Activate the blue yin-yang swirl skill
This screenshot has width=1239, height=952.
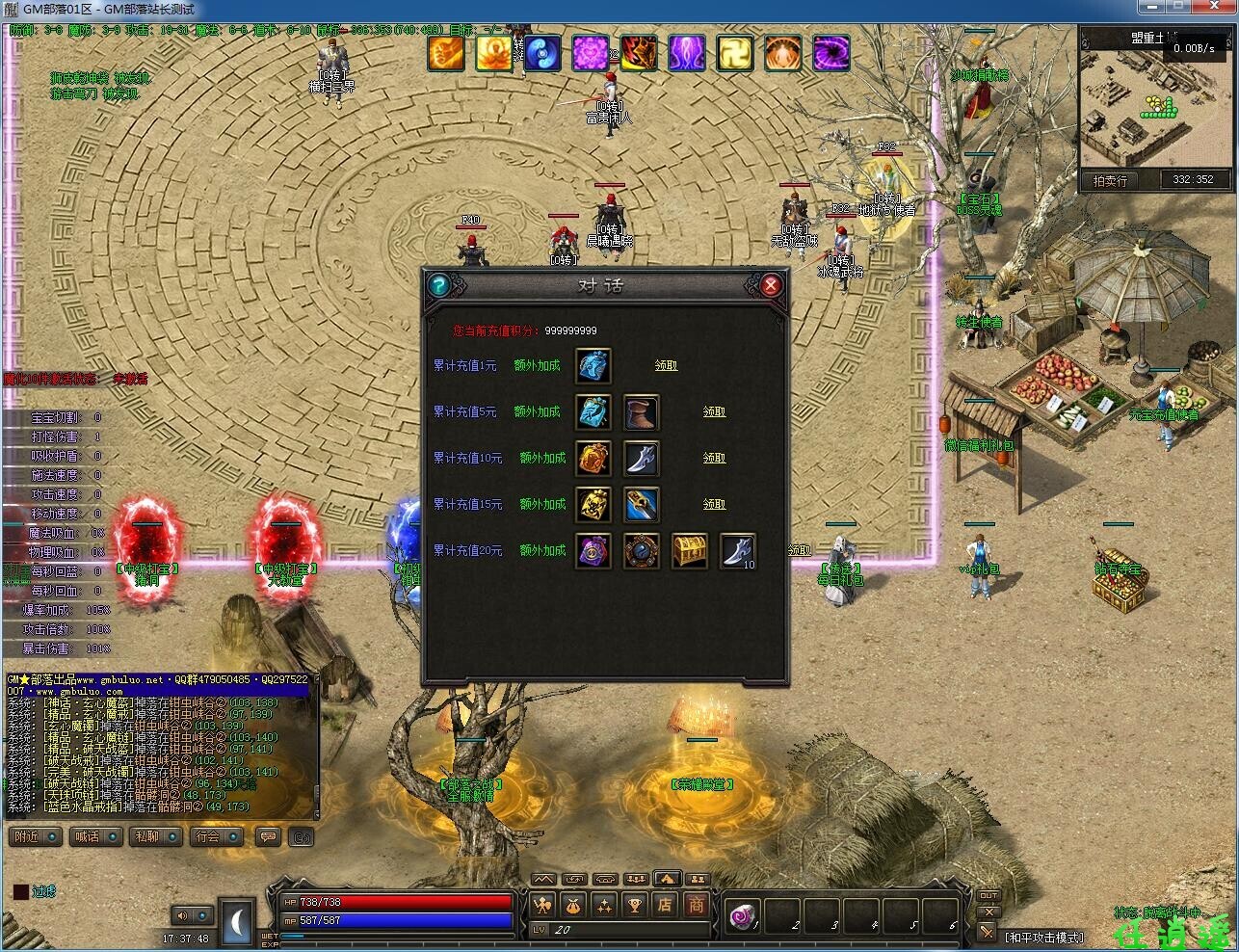tap(542, 53)
